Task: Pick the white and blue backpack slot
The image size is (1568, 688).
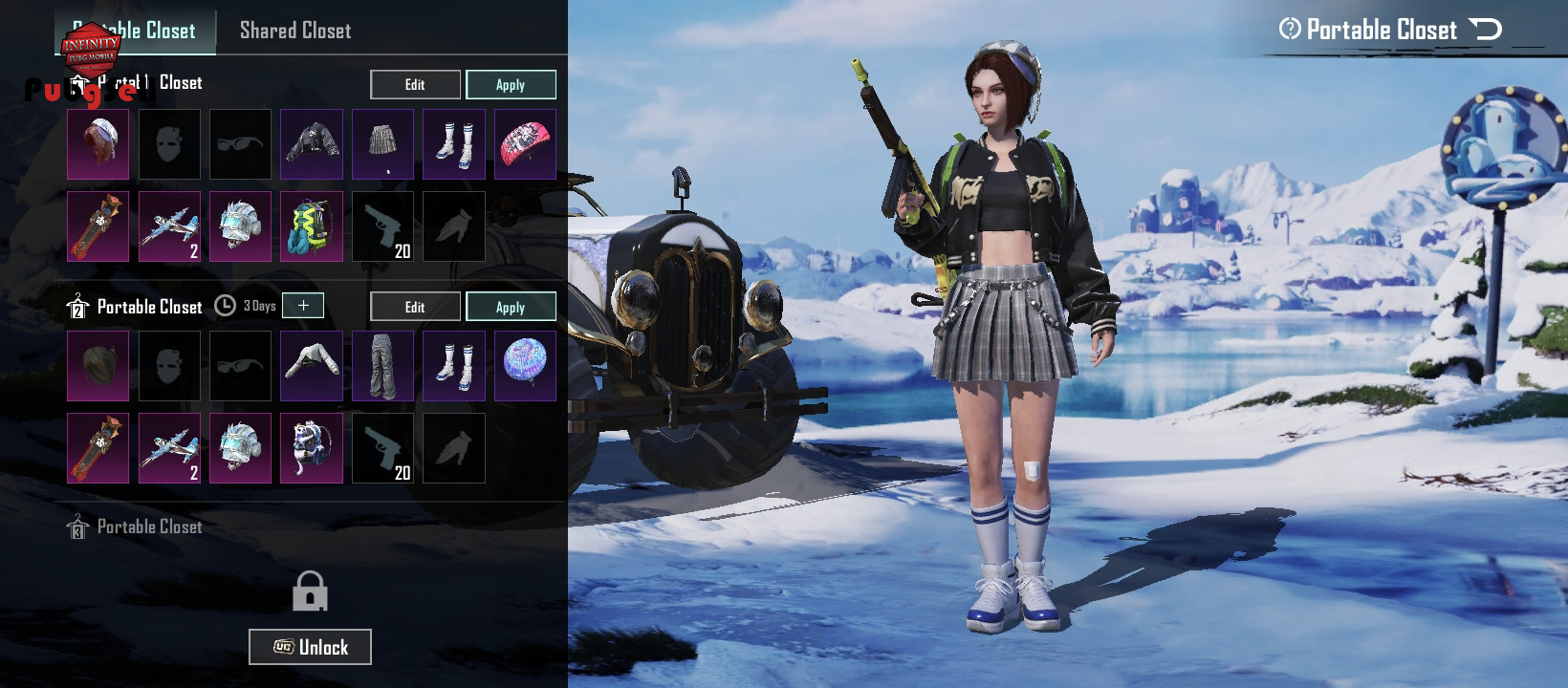Action: pos(312,448)
